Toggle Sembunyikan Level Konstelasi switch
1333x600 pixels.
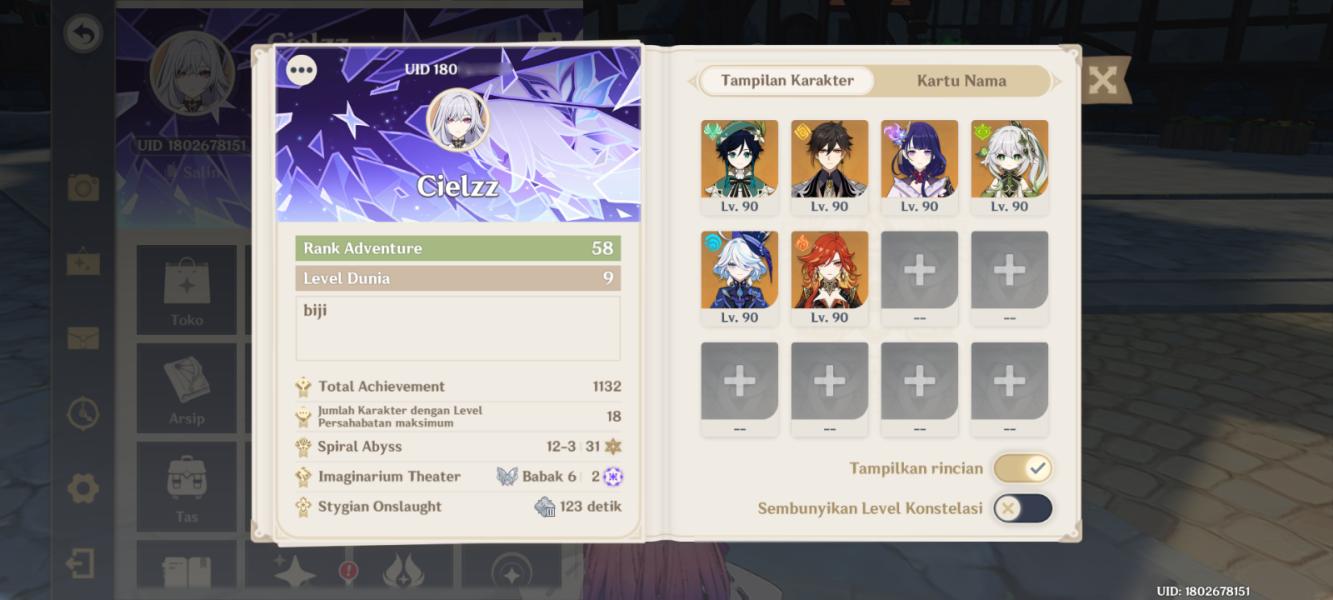1022,508
